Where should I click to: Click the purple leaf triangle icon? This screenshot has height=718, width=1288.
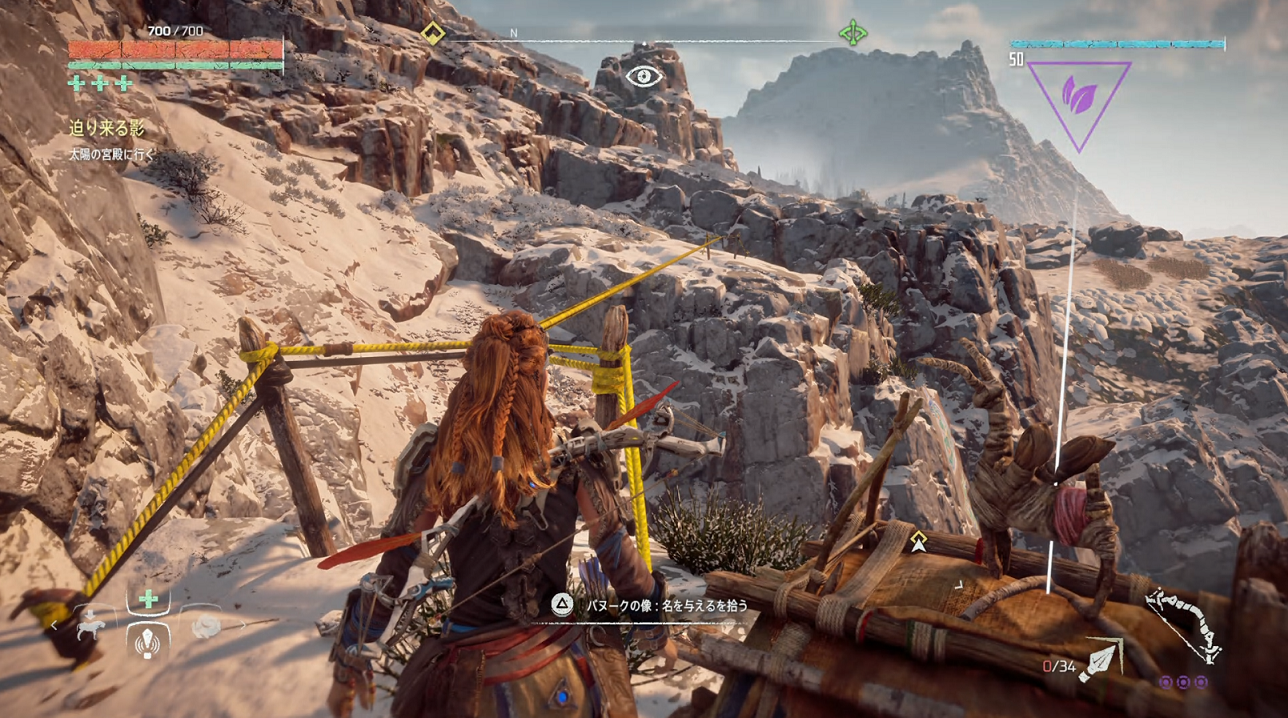pyautogui.click(x=1078, y=95)
